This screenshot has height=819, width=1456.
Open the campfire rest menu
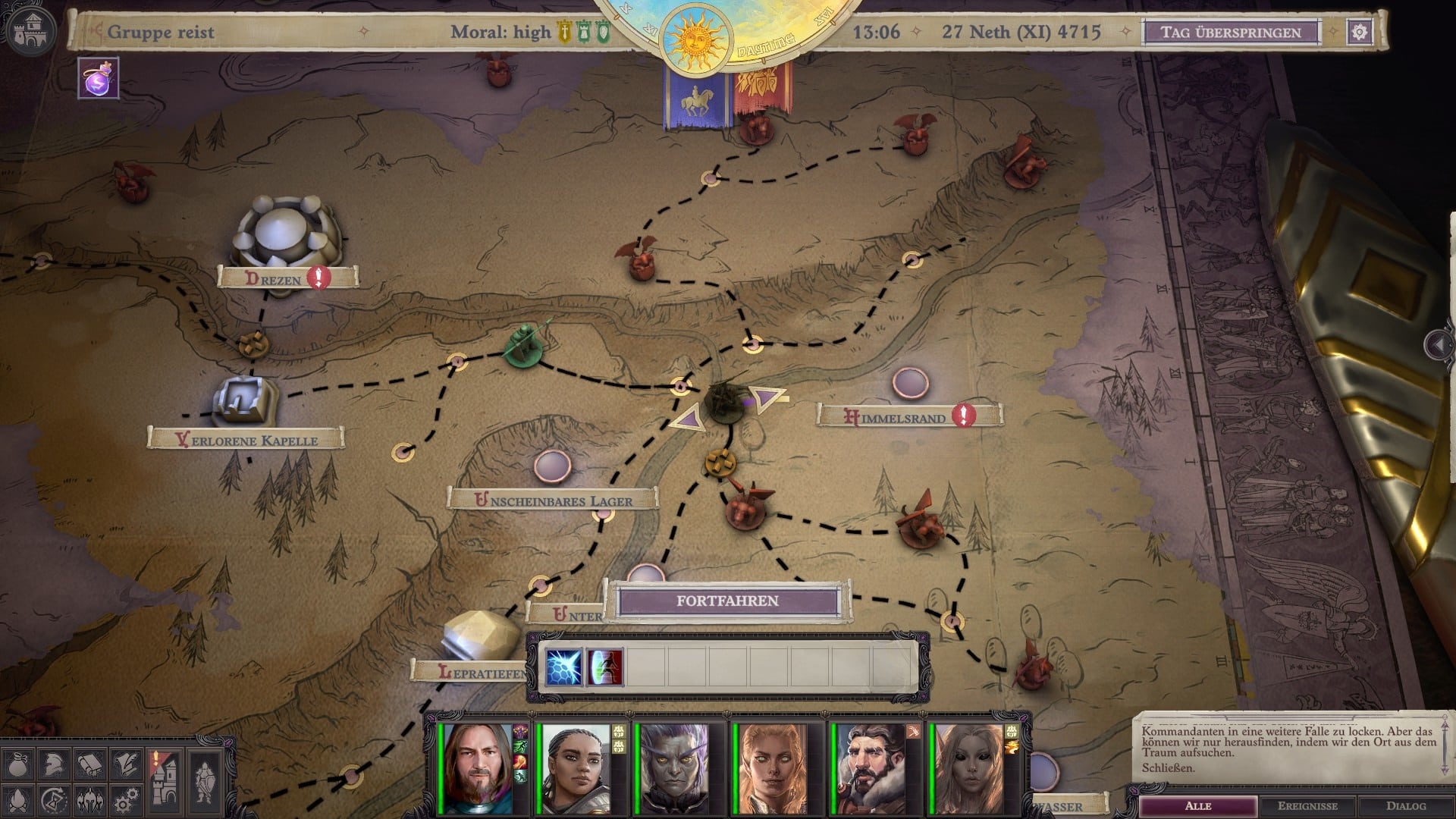19,800
